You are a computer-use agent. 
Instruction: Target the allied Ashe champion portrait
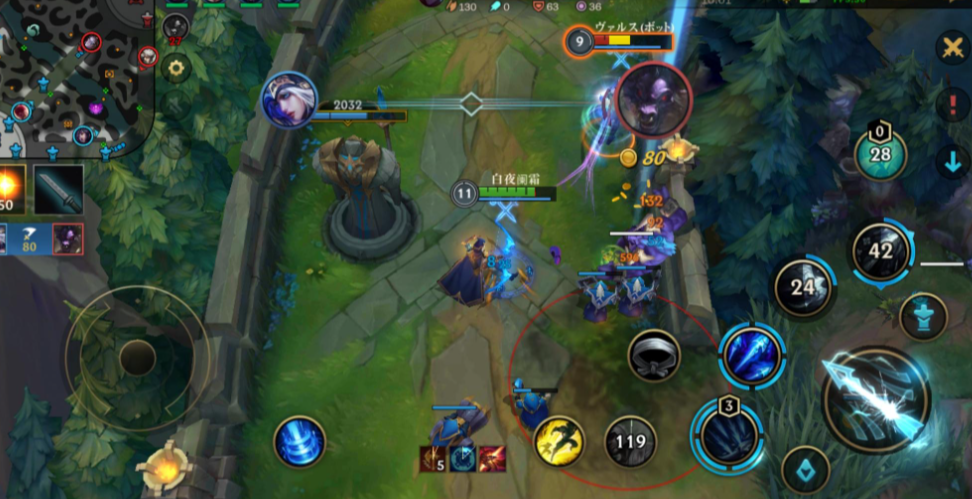click(x=289, y=100)
